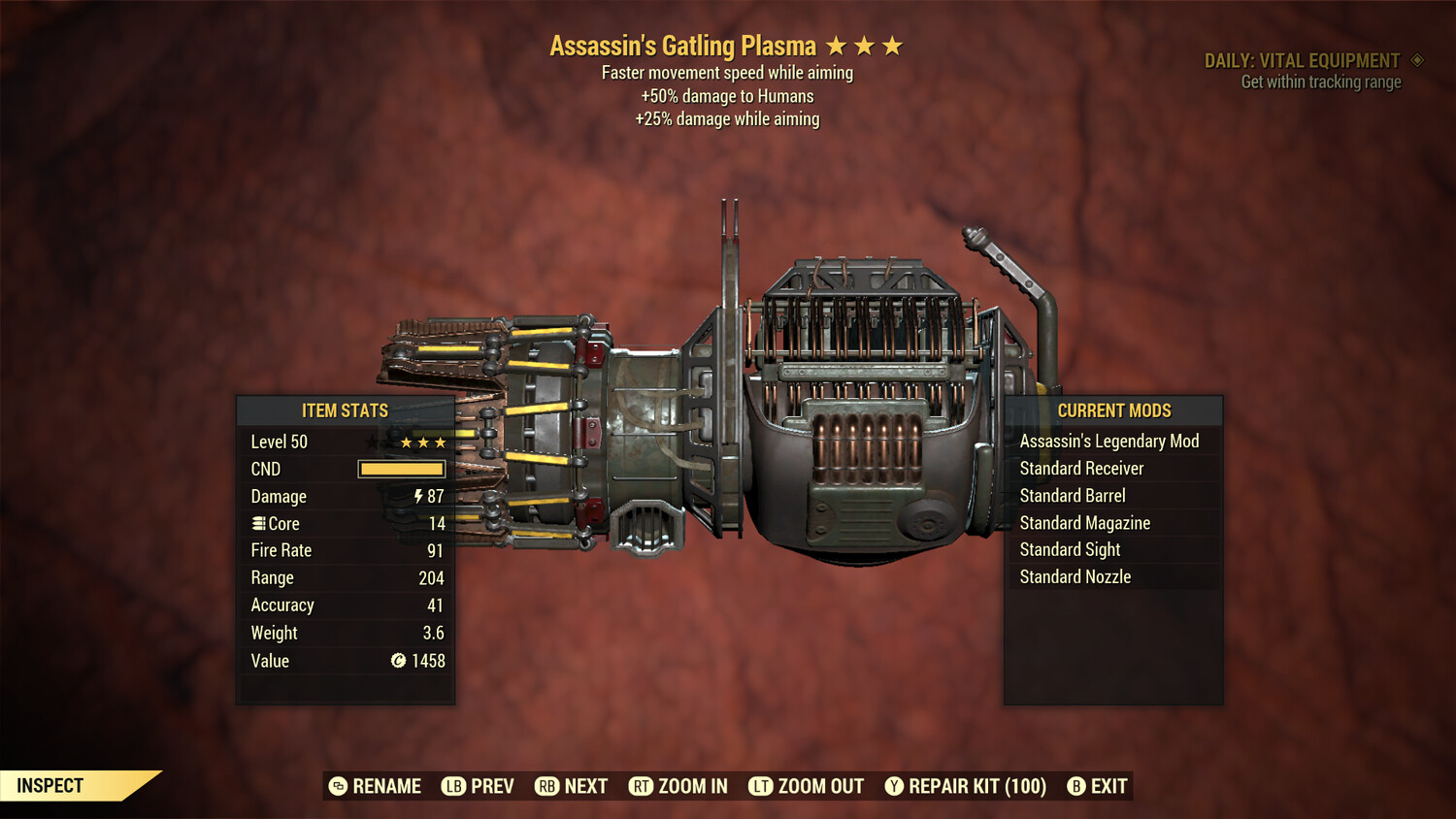Viewport: 1456px width, 819px height.
Task: Click Rename to rename the weapon
Action: click(x=387, y=786)
